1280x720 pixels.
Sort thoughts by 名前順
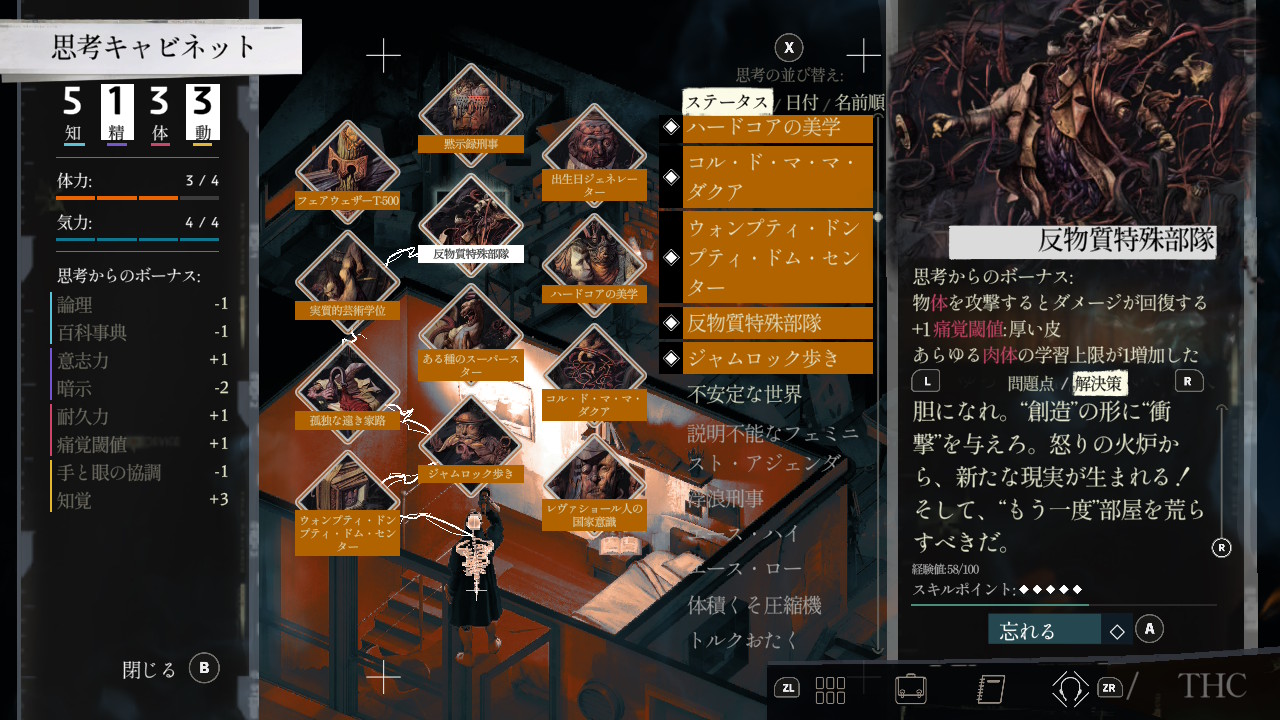point(858,102)
